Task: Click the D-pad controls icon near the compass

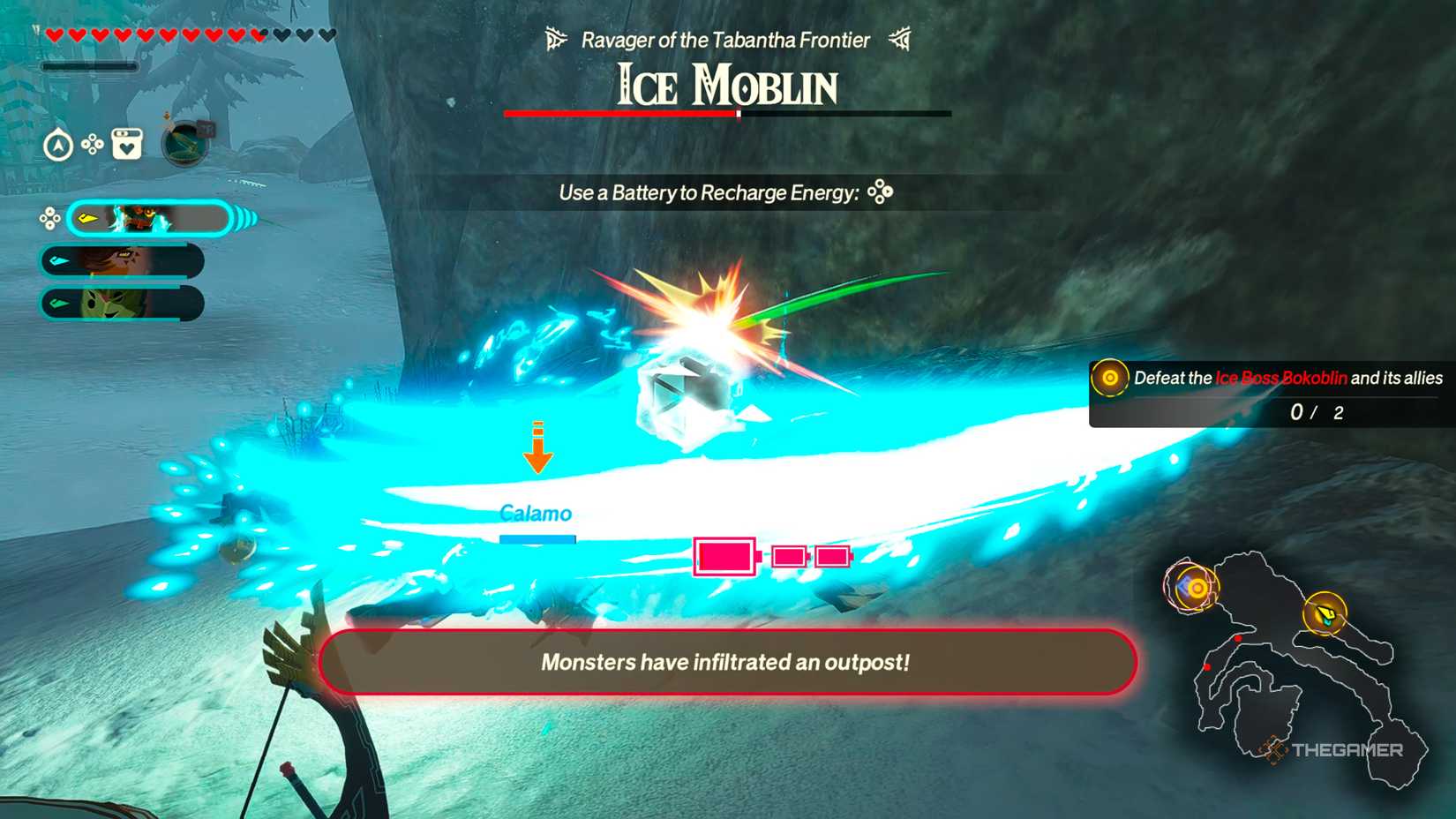Action: (93, 143)
